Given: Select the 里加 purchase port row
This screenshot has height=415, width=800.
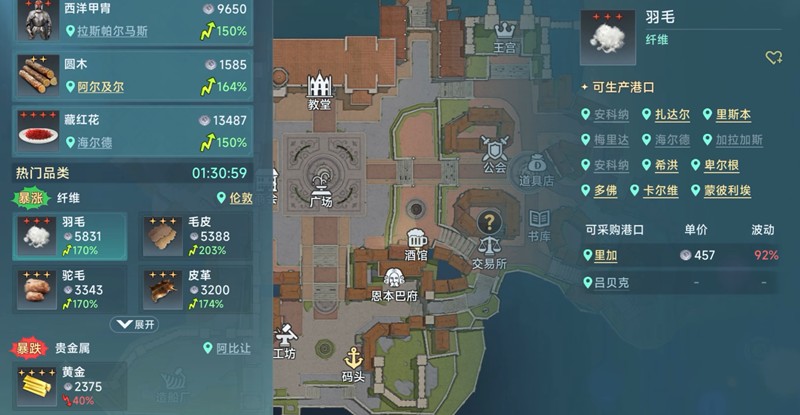Looking at the screenshot, I should pos(690,256).
